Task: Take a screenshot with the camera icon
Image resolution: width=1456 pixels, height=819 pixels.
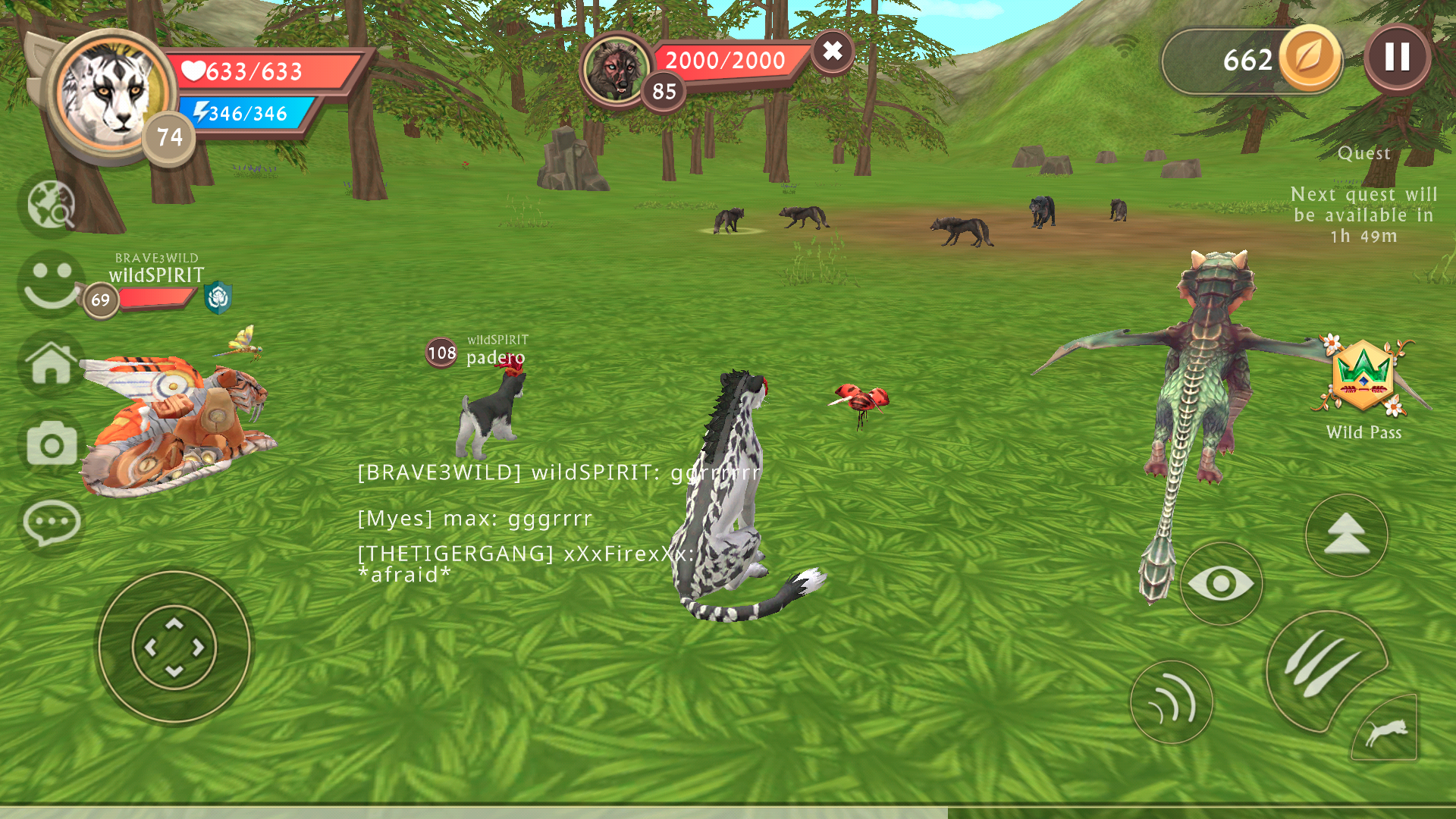Action: click(51, 444)
